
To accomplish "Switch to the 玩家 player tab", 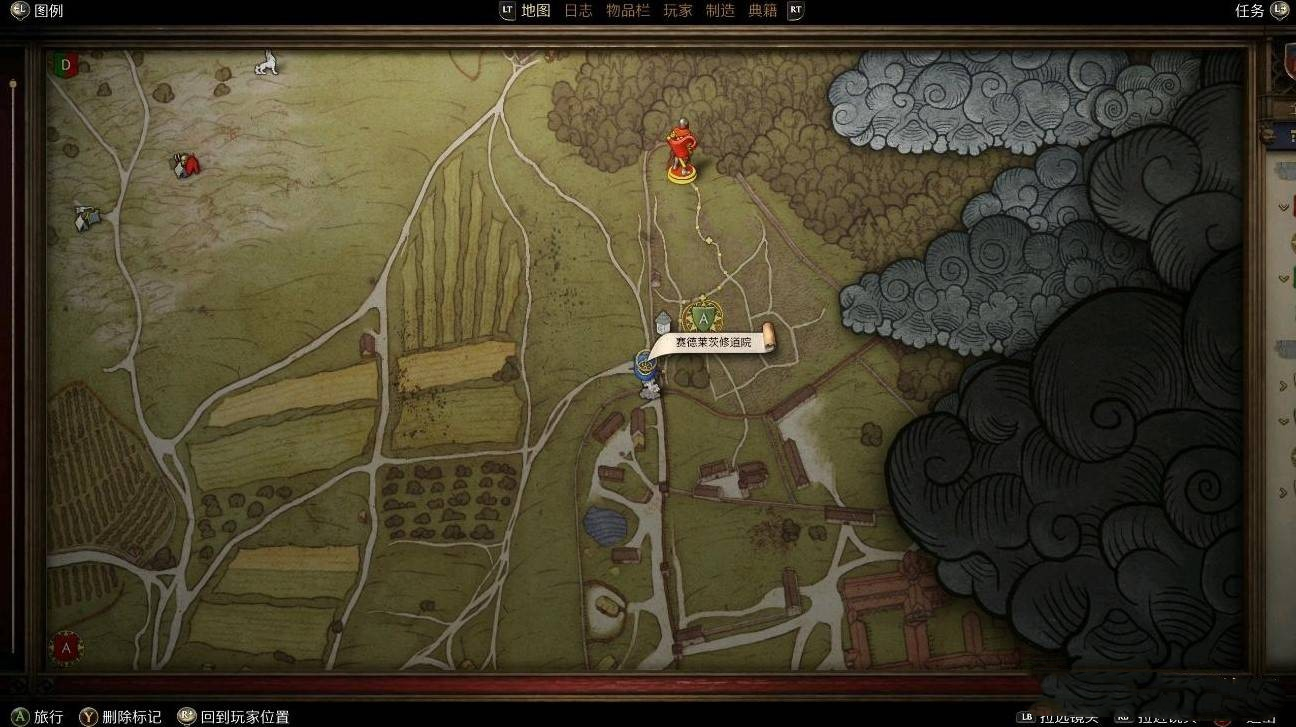I will 677,11.
